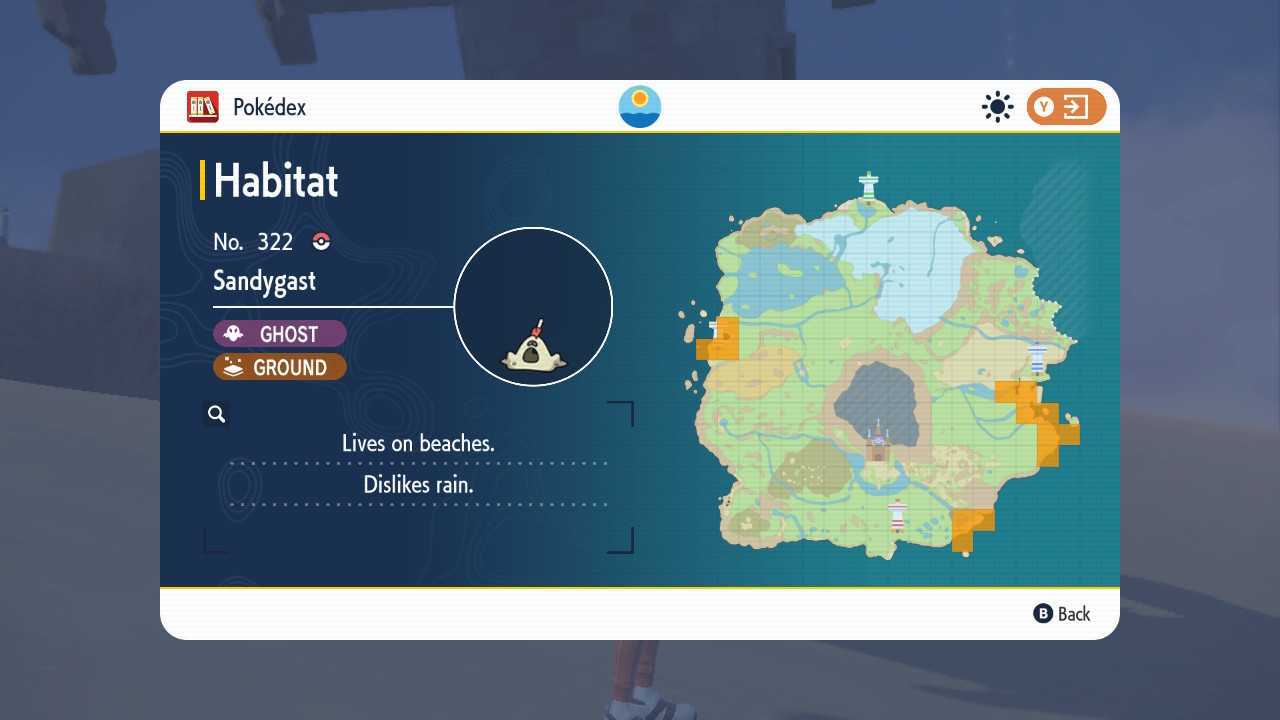The height and width of the screenshot is (720, 1280).
Task: Select the Habitat tab heading
Action: (275, 181)
